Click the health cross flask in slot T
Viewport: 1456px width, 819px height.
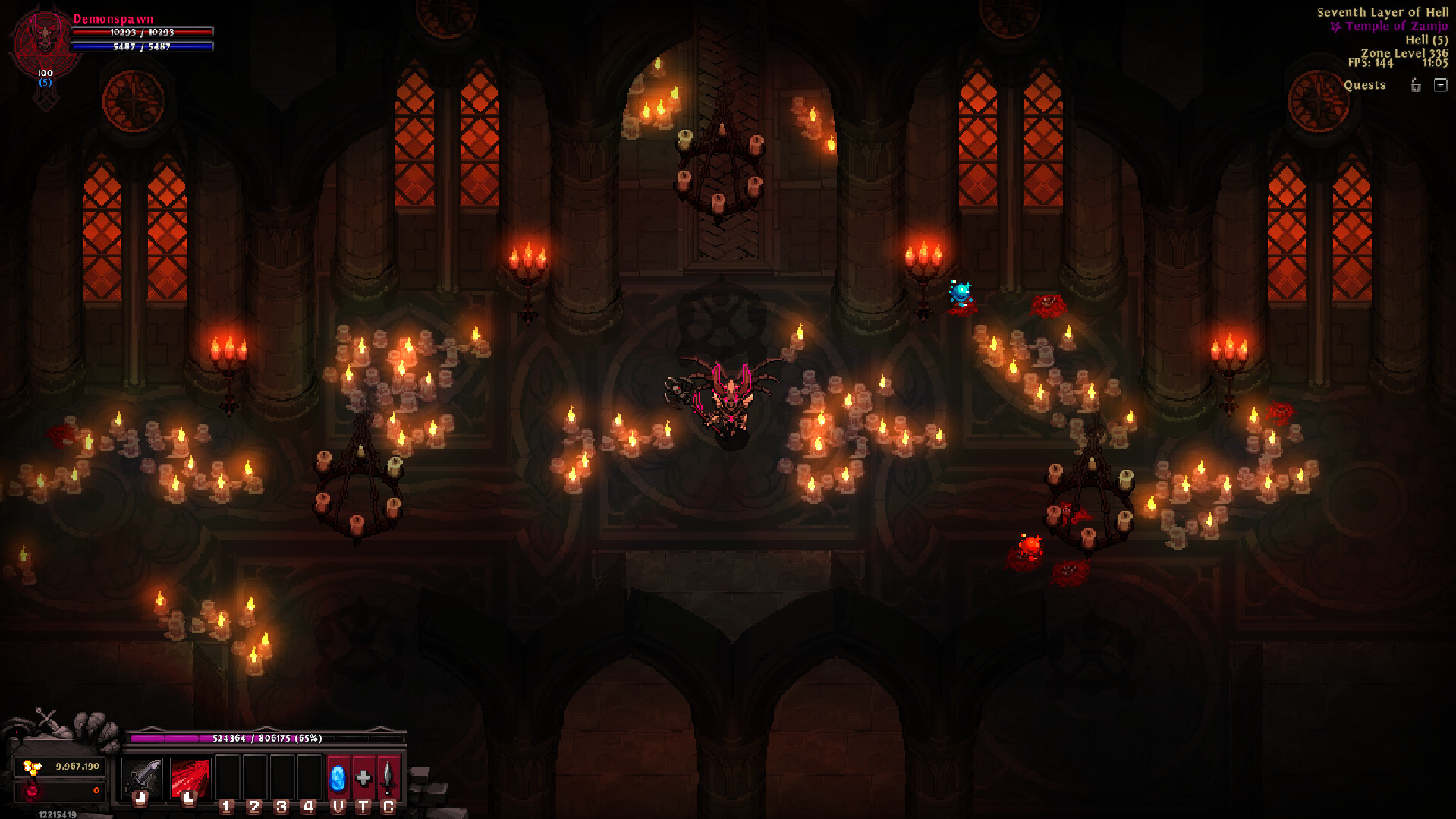(362, 777)
